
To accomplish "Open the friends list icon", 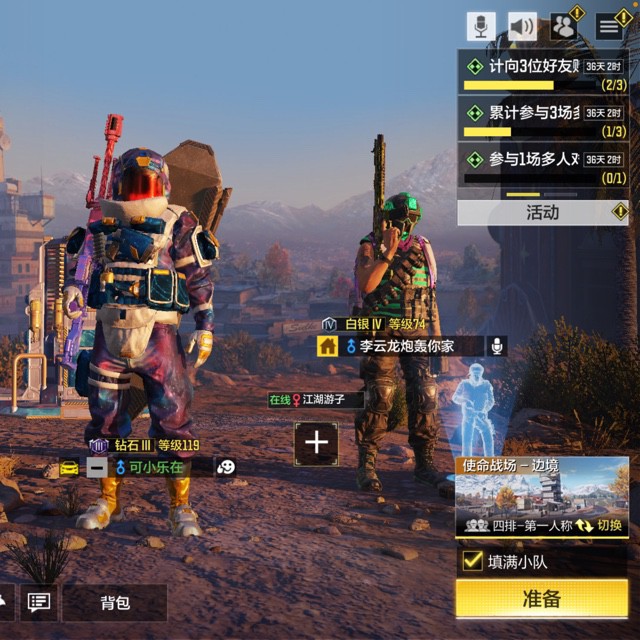I will [564, 26].
